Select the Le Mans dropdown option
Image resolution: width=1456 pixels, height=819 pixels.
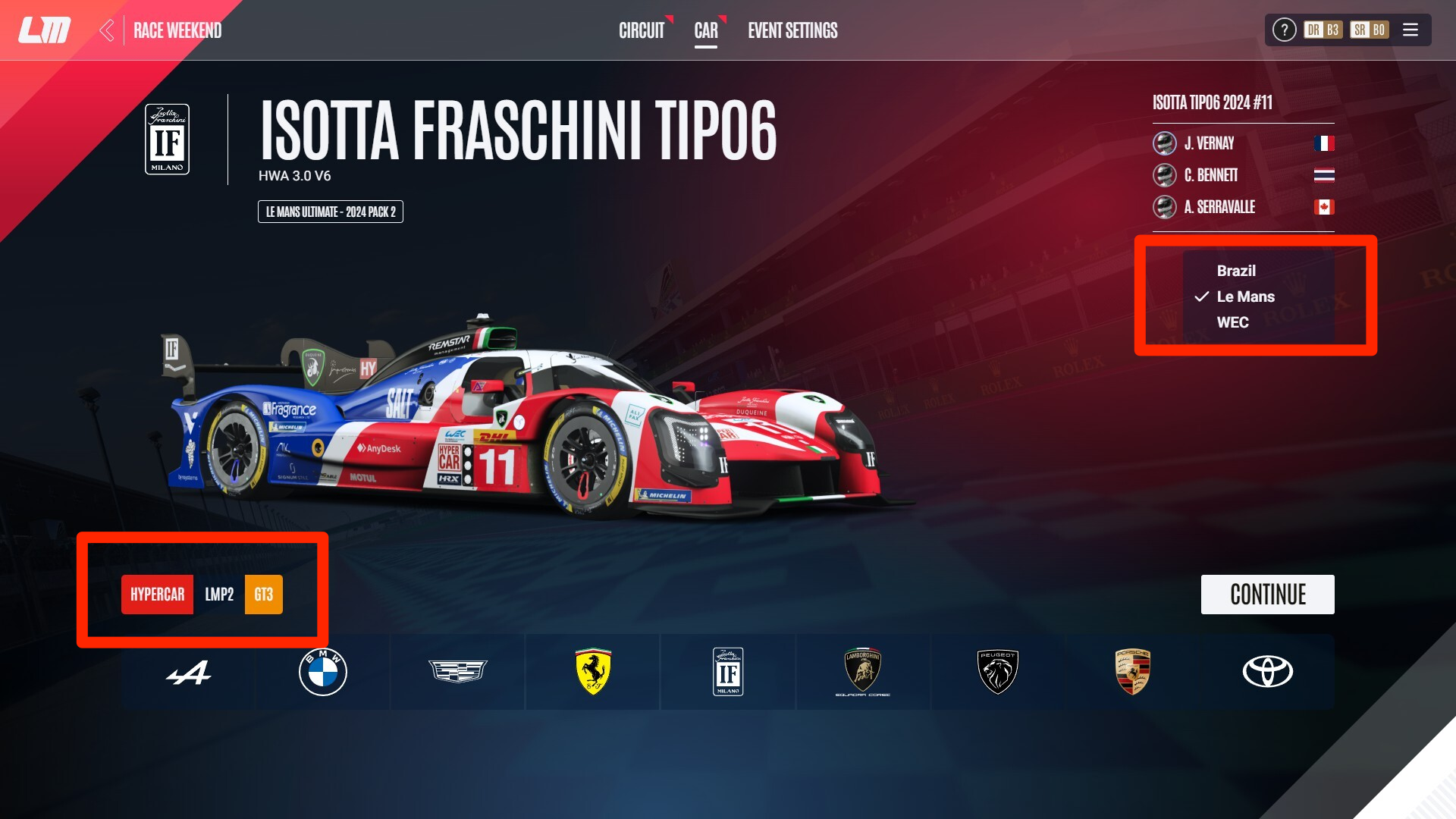1245,297
